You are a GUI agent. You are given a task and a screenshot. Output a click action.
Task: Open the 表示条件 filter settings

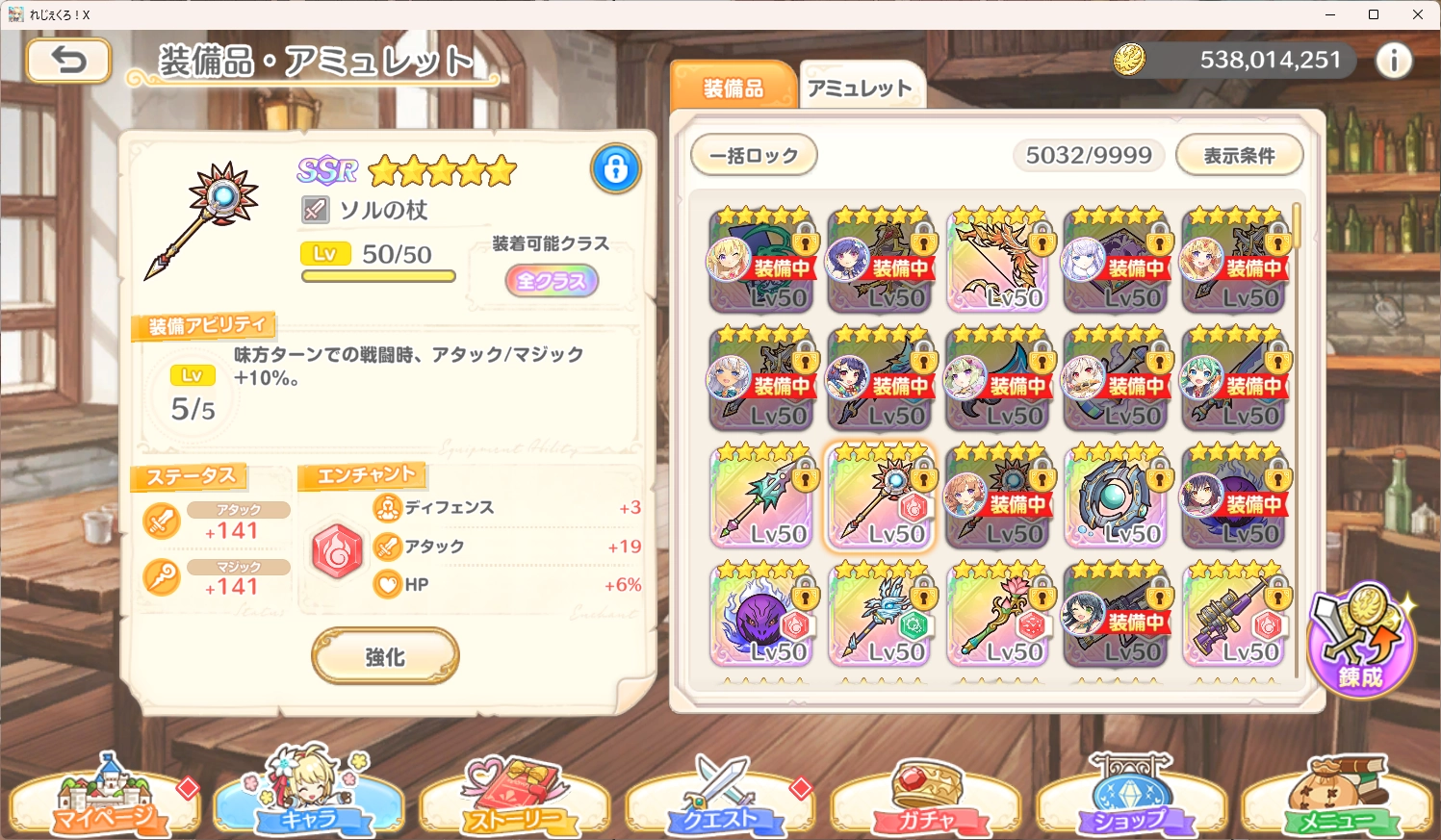pyautogui.click(x=1239, y=155)
